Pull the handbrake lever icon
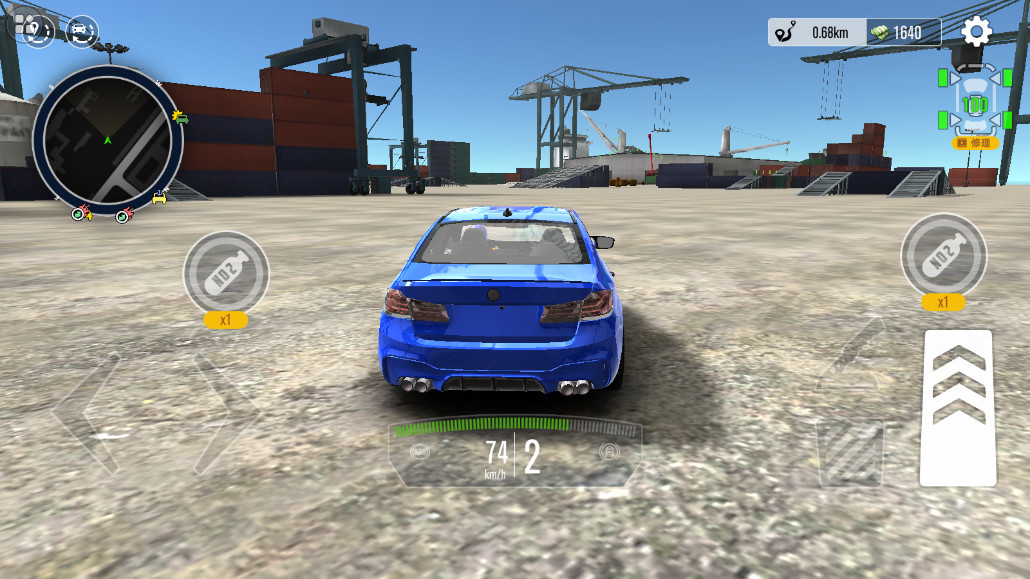1030x579 pixels. point(849,357)
